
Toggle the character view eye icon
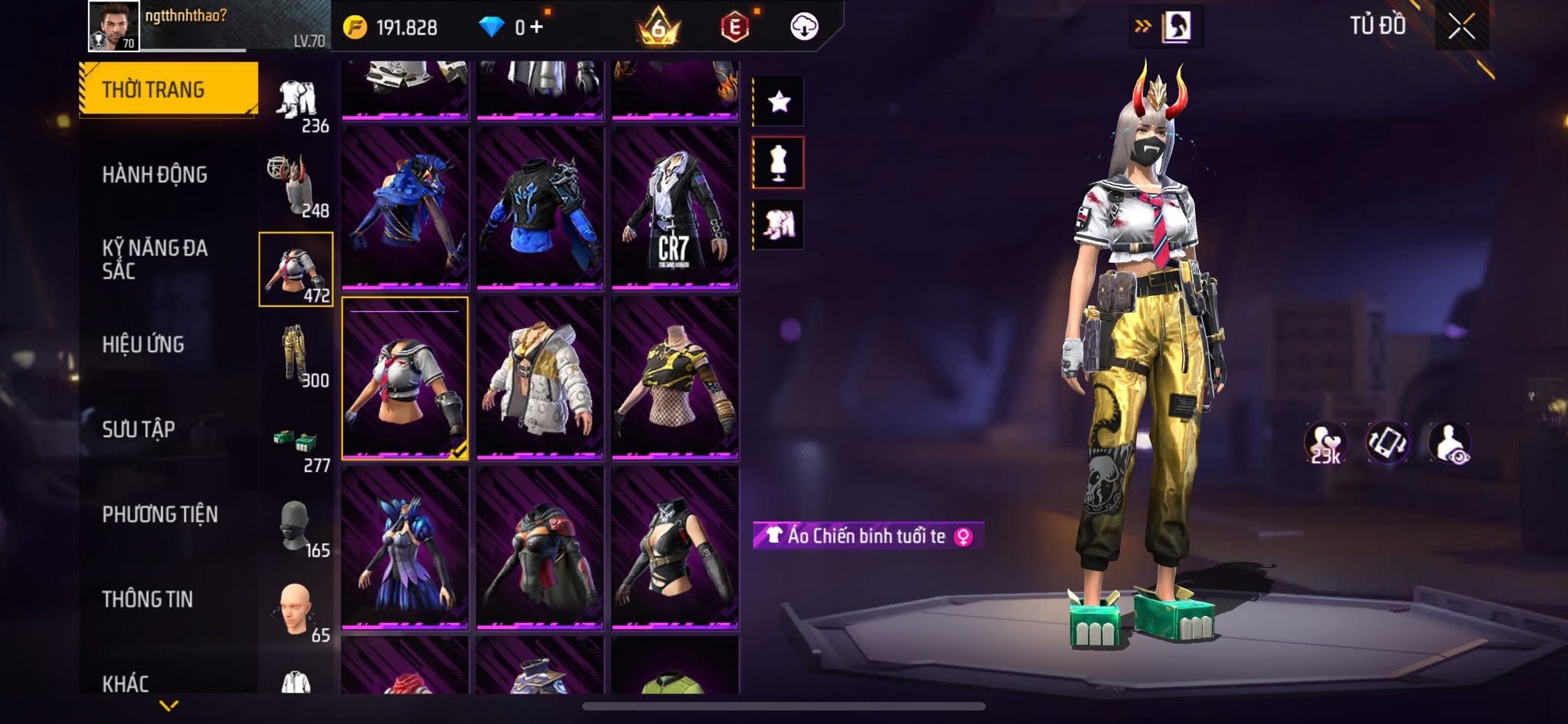click(x=1449, y=444)
